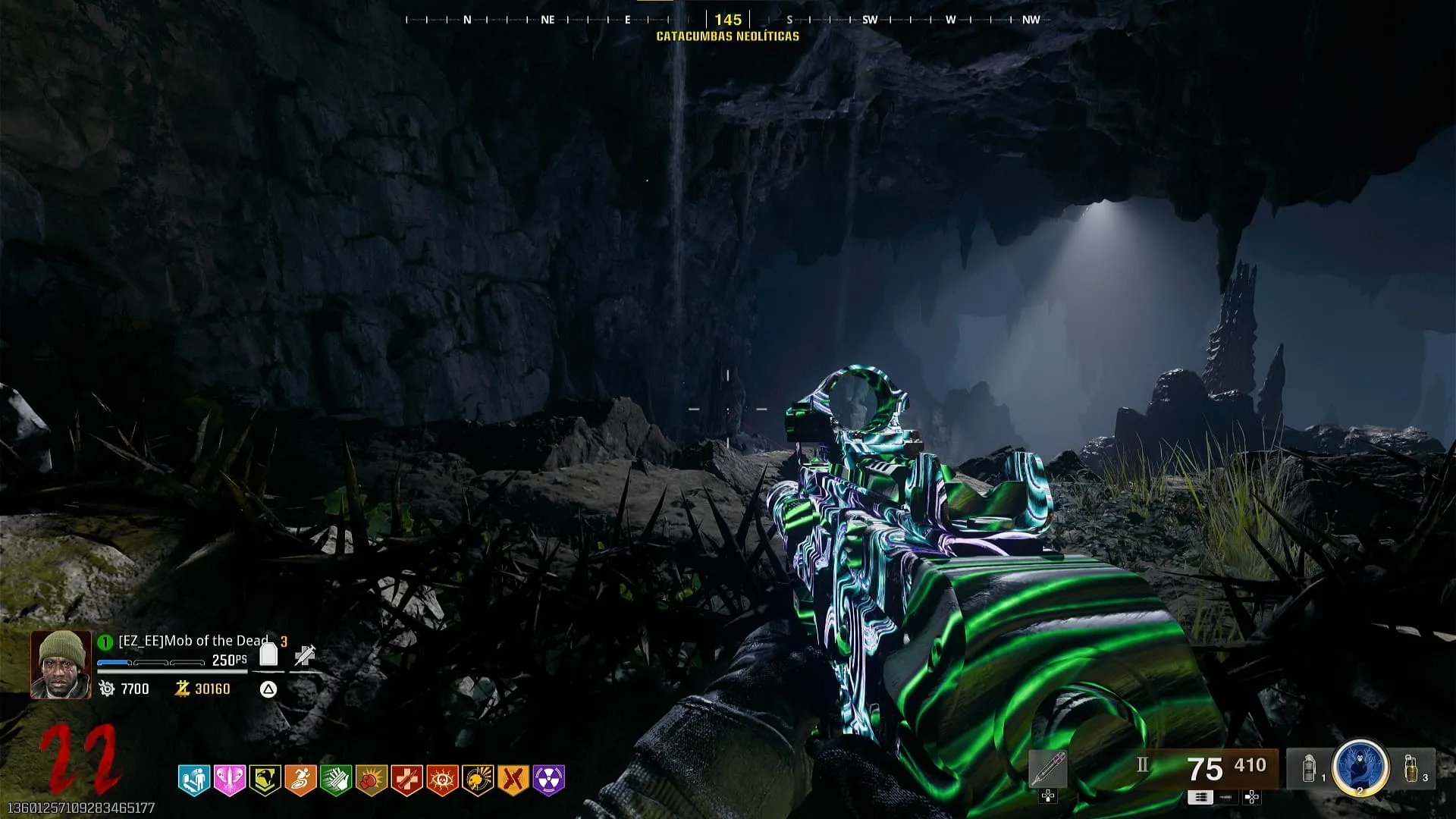This screenshot has height=819, width=1456.
Task: Select the yellow skull Death Perception perk
Action: [x=478, y=780]
